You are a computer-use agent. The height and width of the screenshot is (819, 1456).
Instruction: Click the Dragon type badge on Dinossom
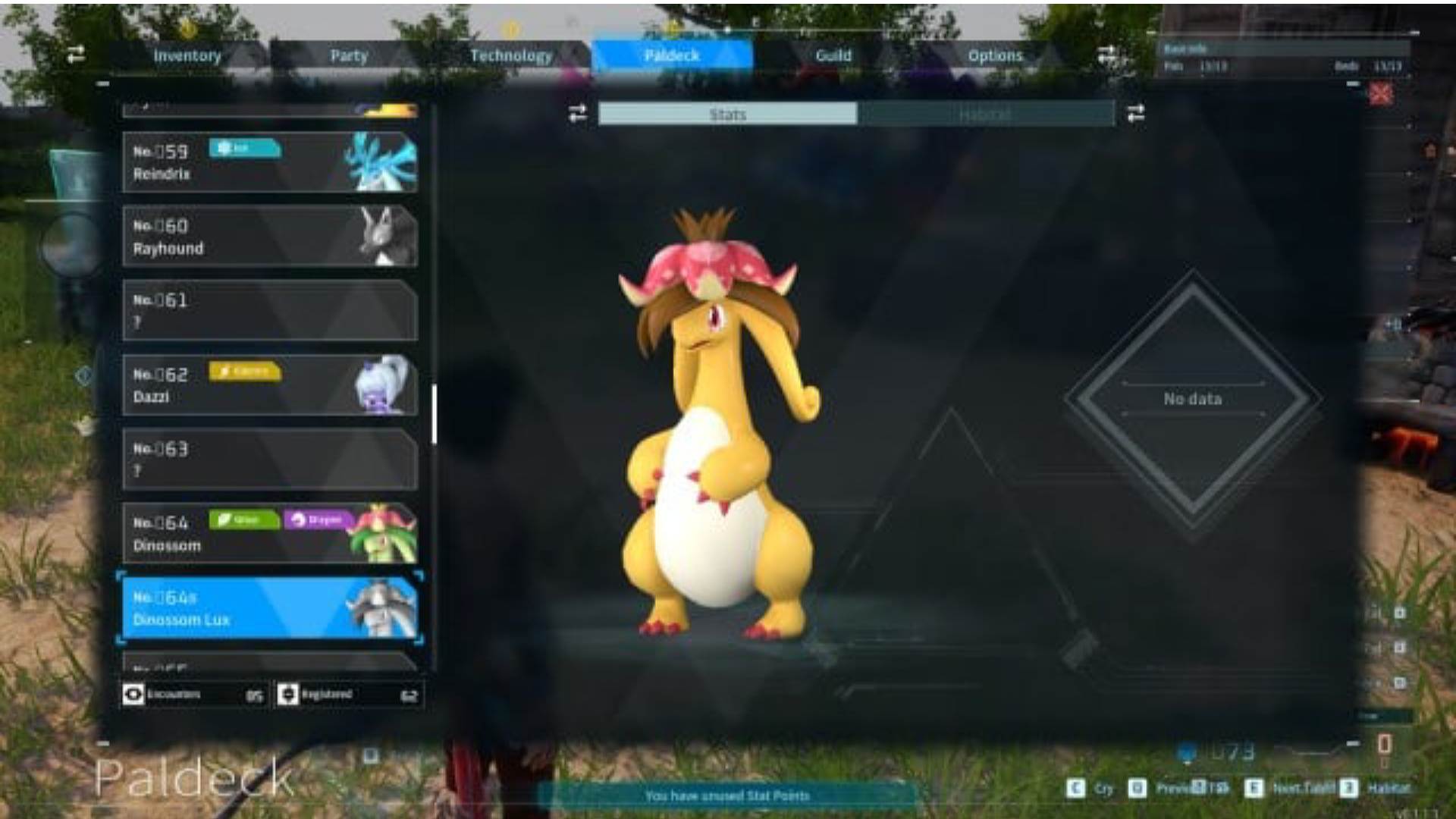pos(318,521)
